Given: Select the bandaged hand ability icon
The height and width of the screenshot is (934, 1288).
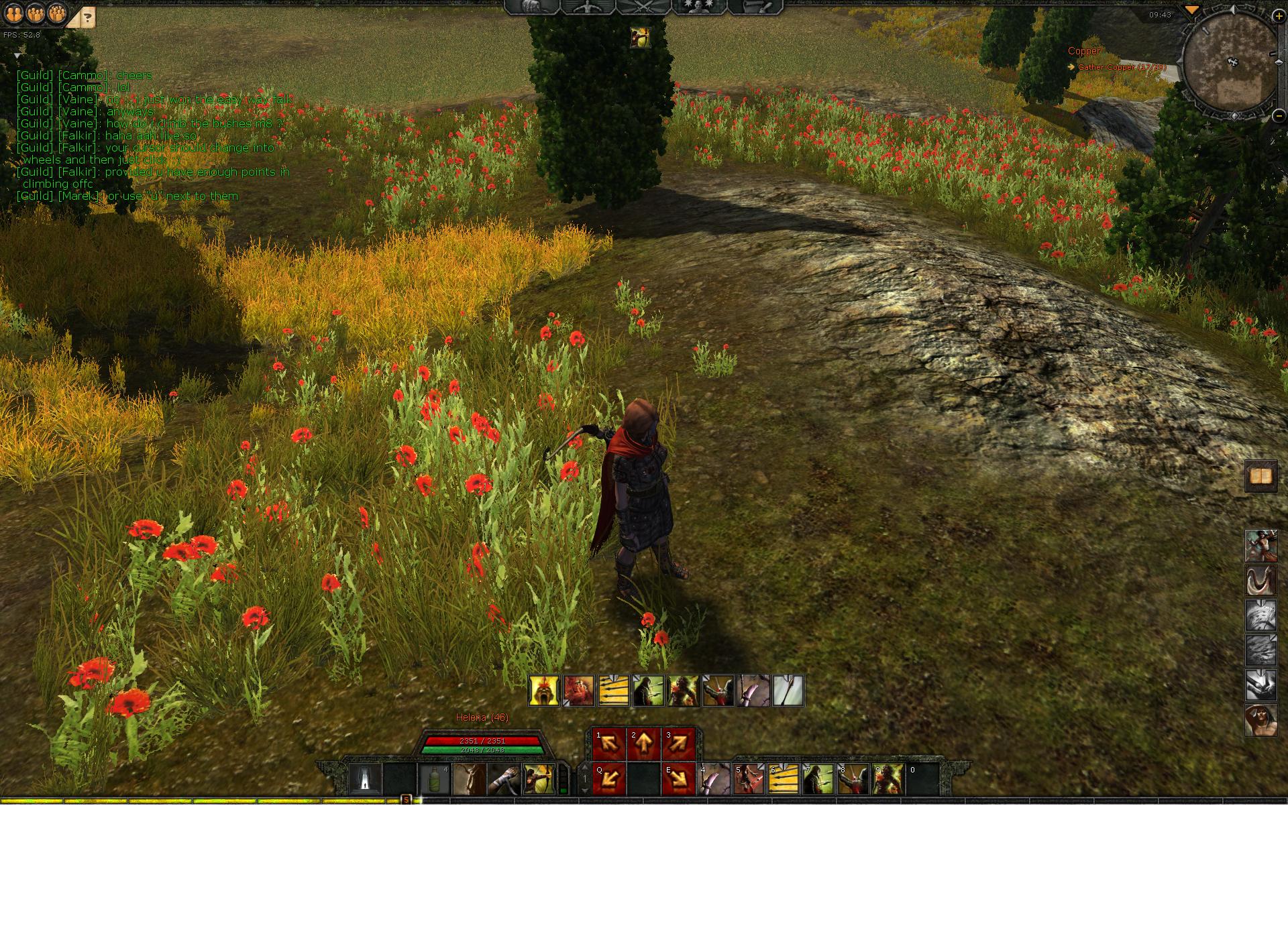Looking at the screenshot, I should 504,780.
